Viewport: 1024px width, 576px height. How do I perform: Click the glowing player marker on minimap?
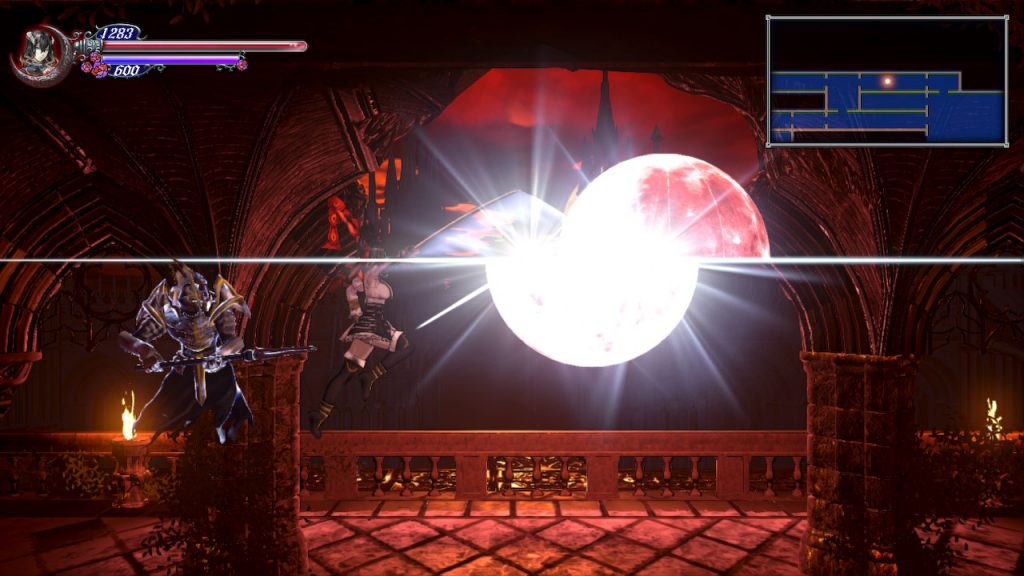coord(886,80)
